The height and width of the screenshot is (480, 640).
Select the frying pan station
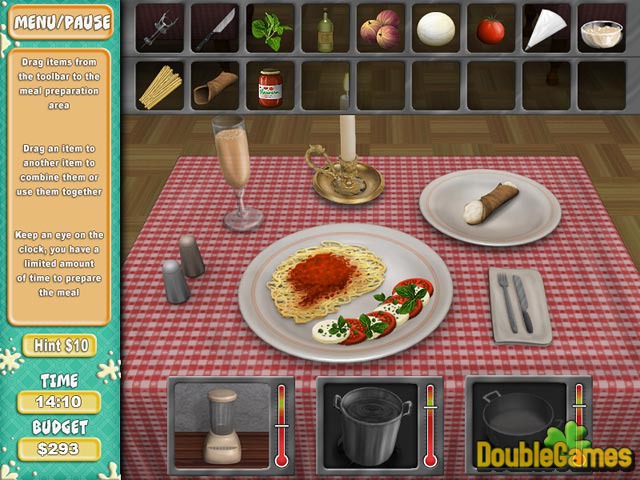tap(518, 420)
